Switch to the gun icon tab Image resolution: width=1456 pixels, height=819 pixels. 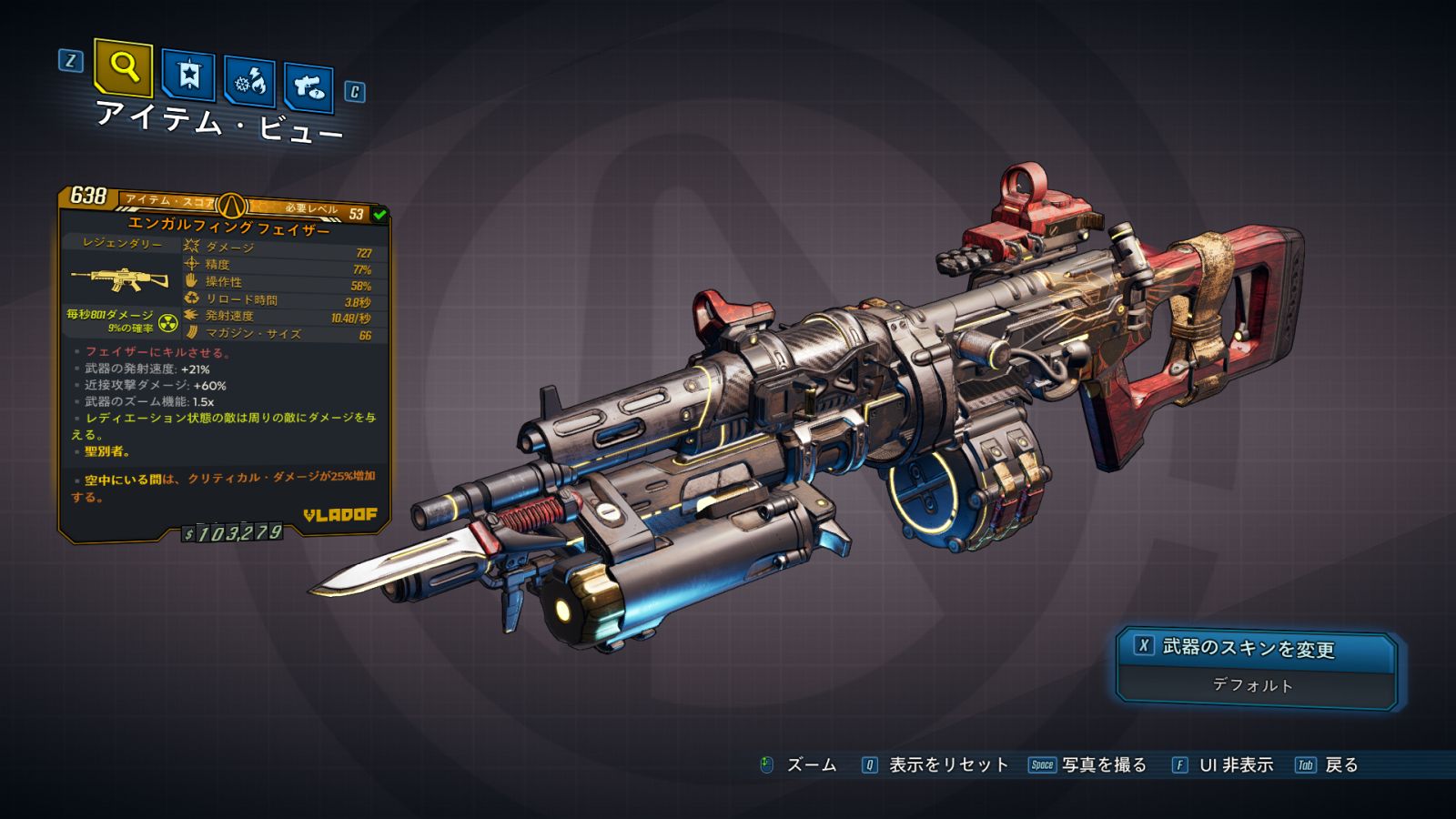pyautogui.click(x=309, y=88)
